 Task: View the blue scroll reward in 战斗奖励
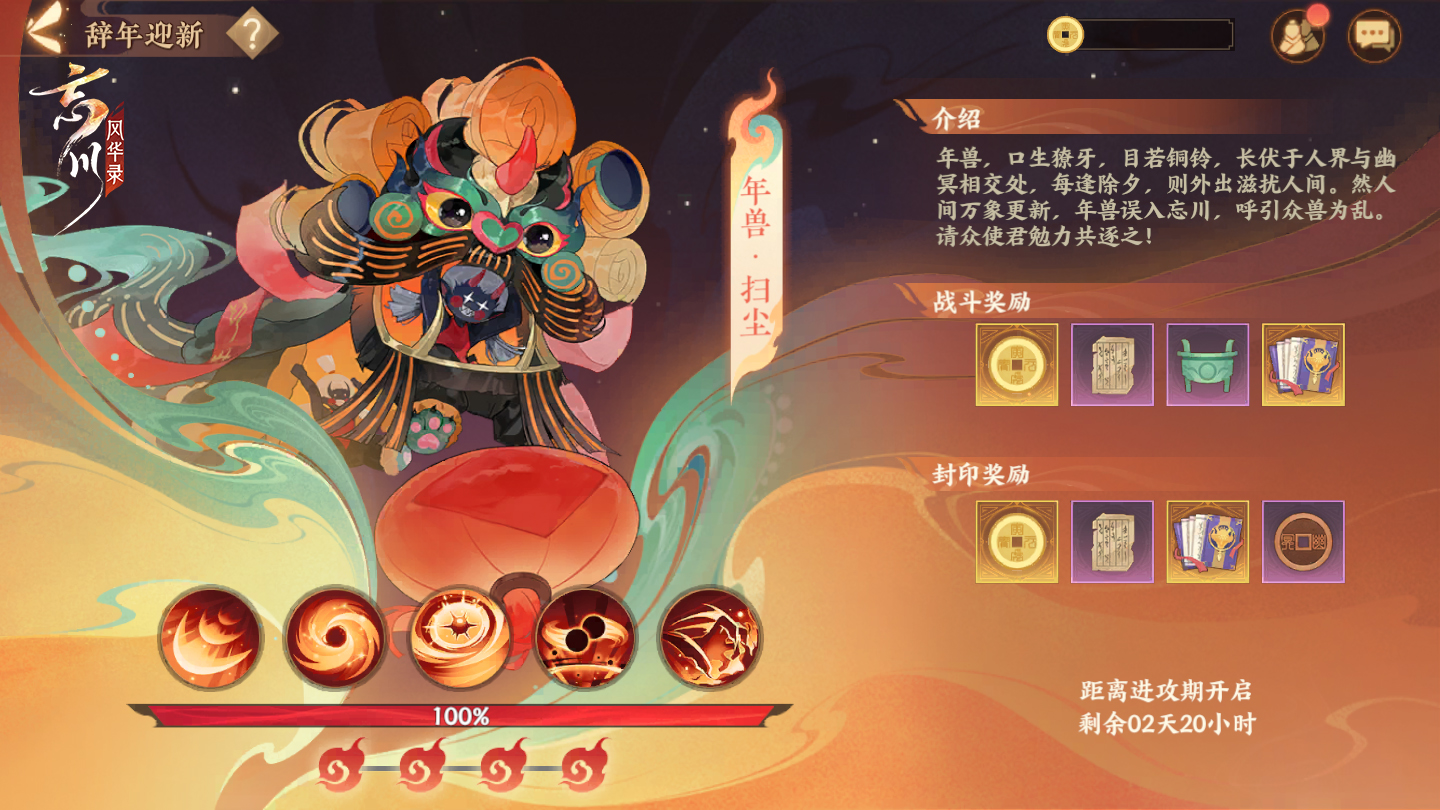pos(1304,366)
